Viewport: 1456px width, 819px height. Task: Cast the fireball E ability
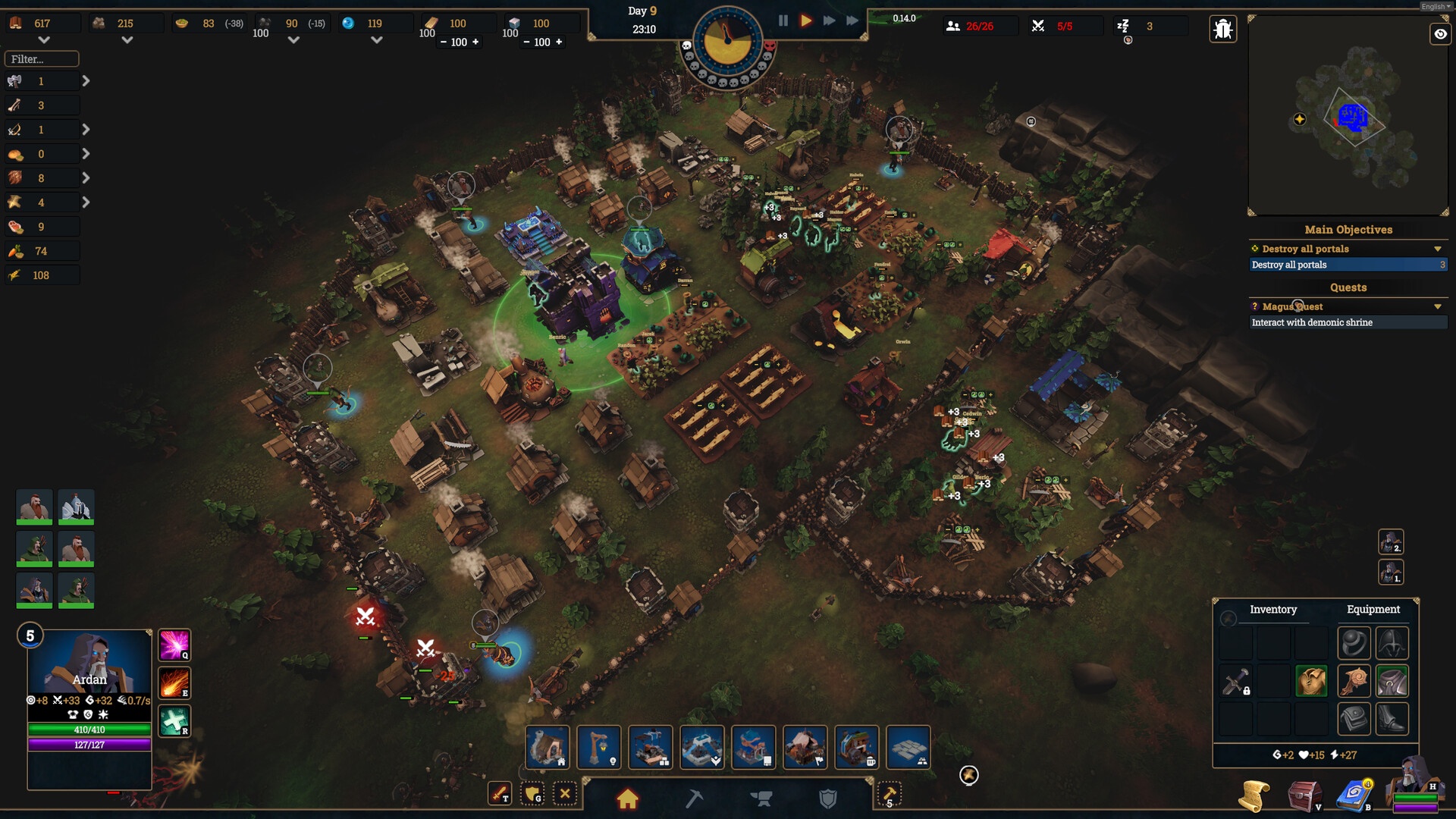[174, 682]
